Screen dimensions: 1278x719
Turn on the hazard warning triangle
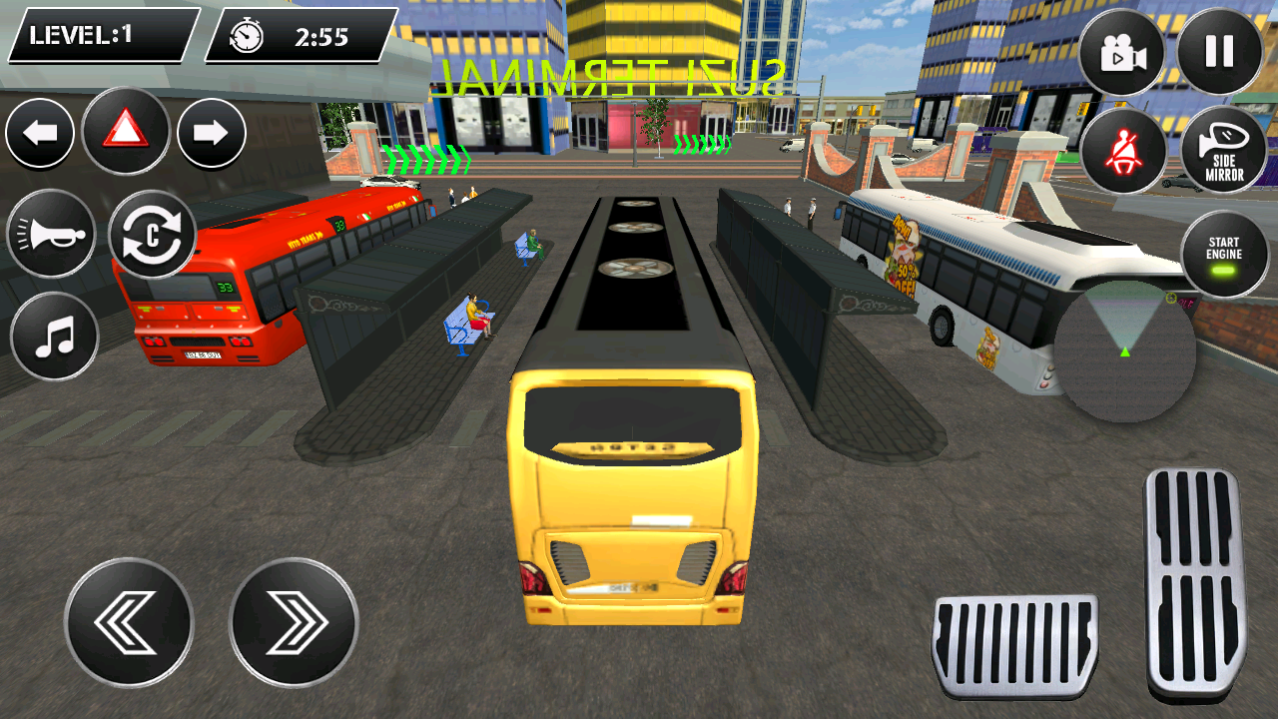[x=125, y=131]
